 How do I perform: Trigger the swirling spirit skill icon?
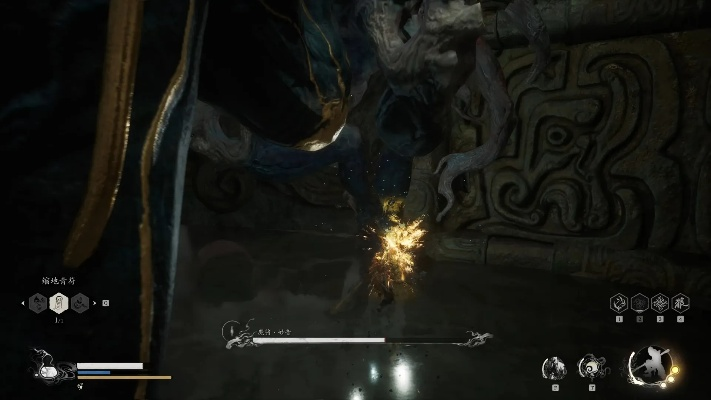click(x=591, y=368)
